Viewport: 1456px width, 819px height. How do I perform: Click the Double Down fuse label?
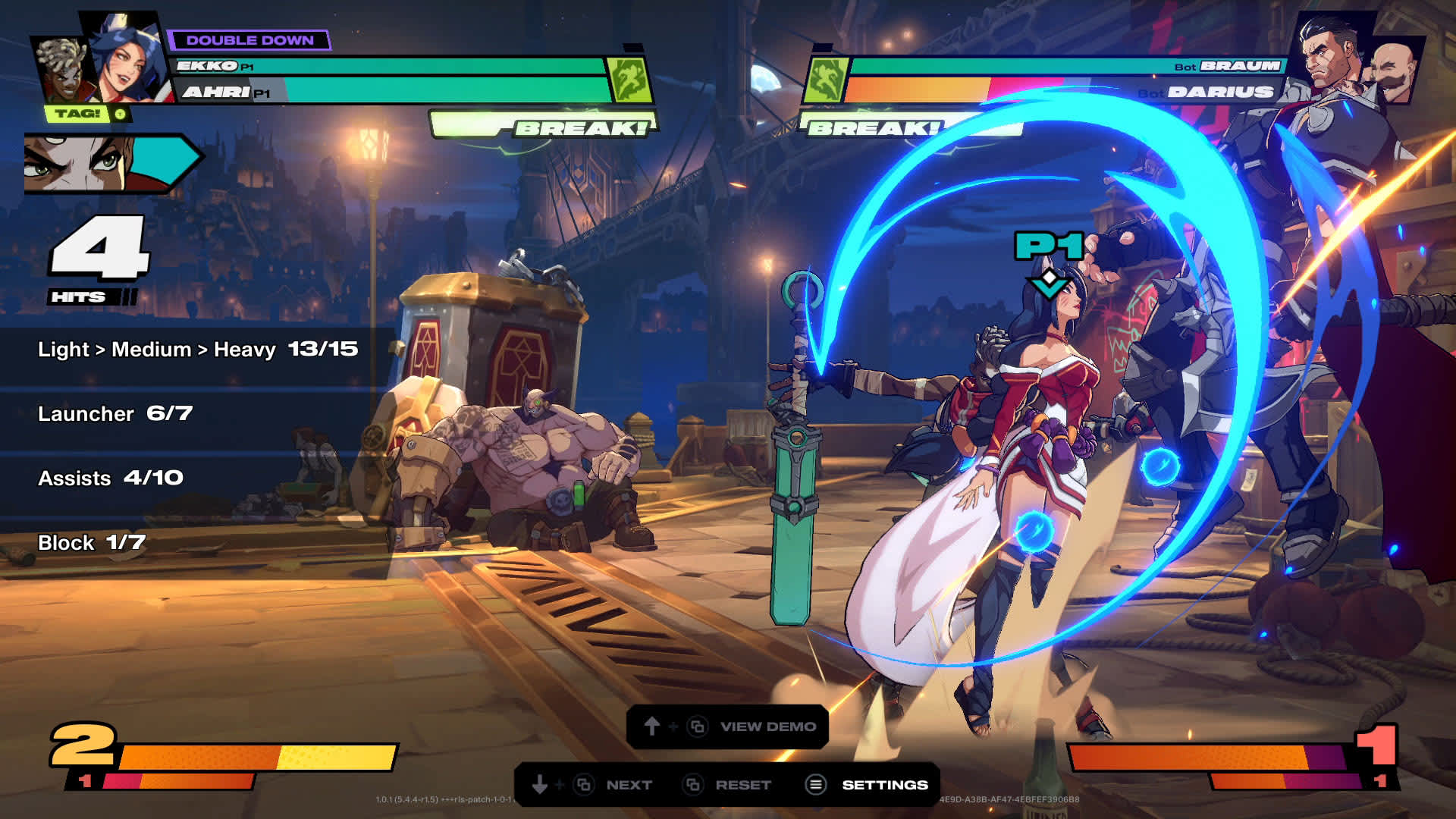tap(249, 40)
